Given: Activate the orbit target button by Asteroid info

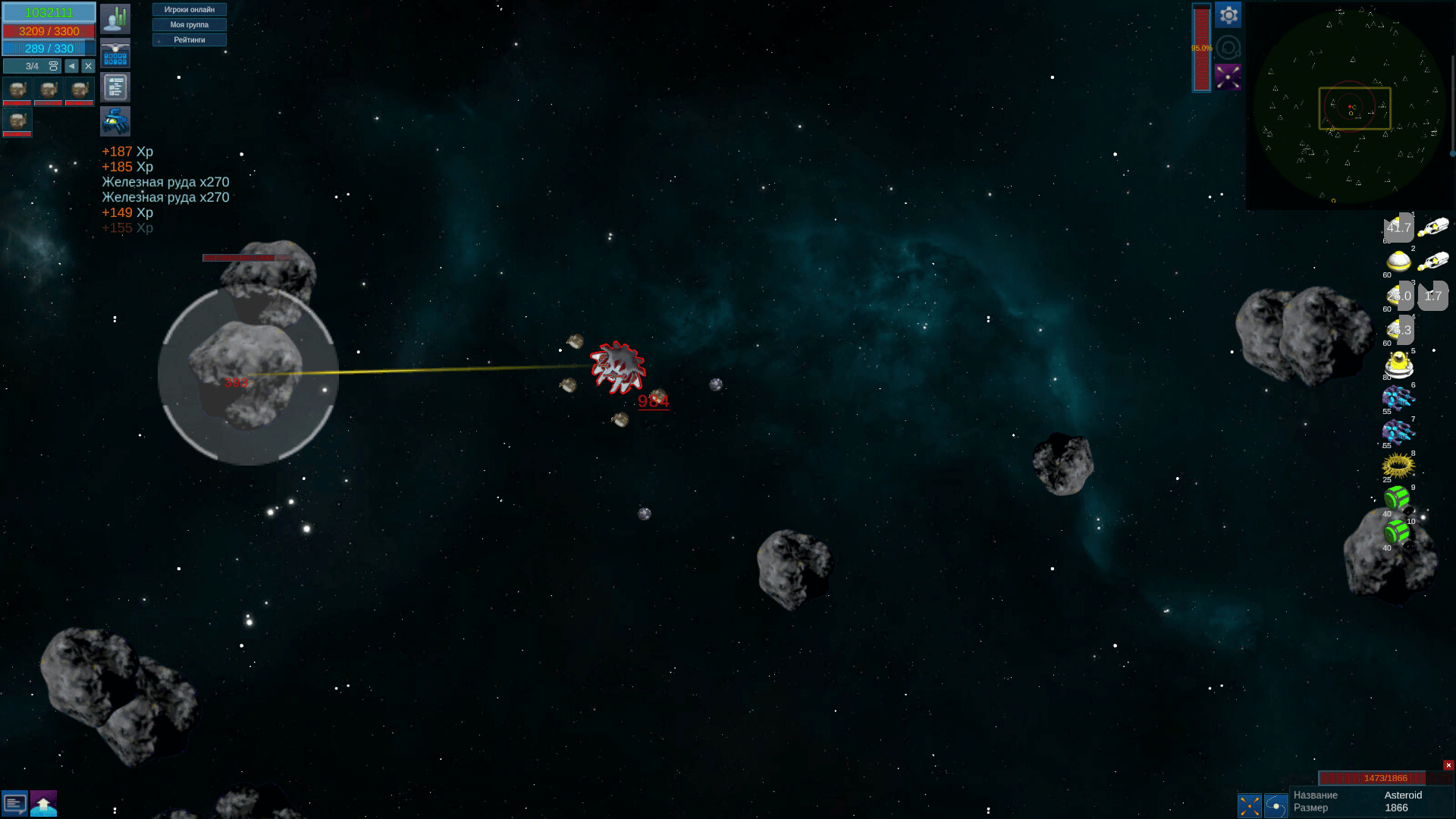Looking at the screenshot, I should click(x=1276, y=805).
